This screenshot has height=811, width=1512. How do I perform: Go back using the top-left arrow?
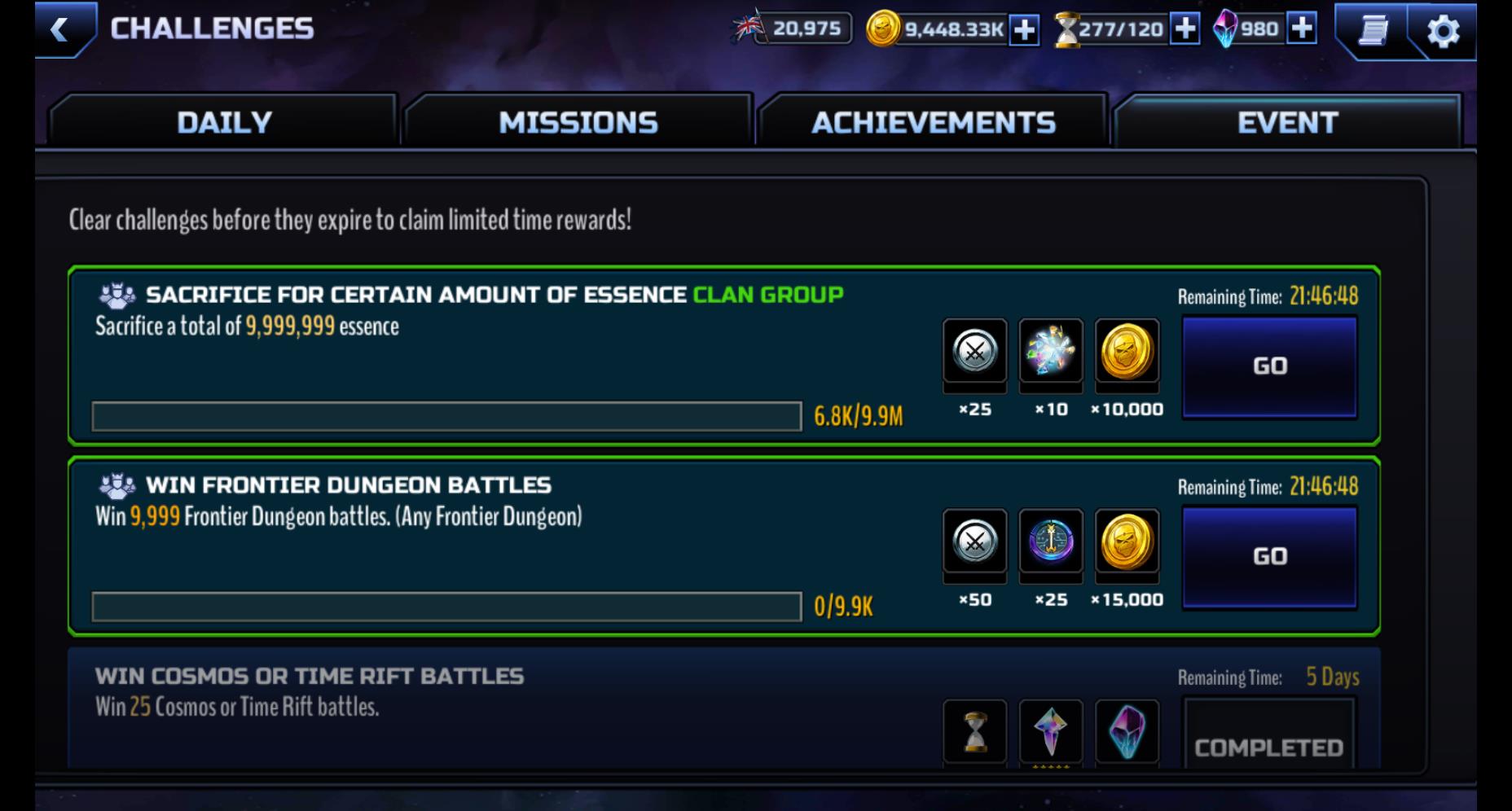pos(59,31)
